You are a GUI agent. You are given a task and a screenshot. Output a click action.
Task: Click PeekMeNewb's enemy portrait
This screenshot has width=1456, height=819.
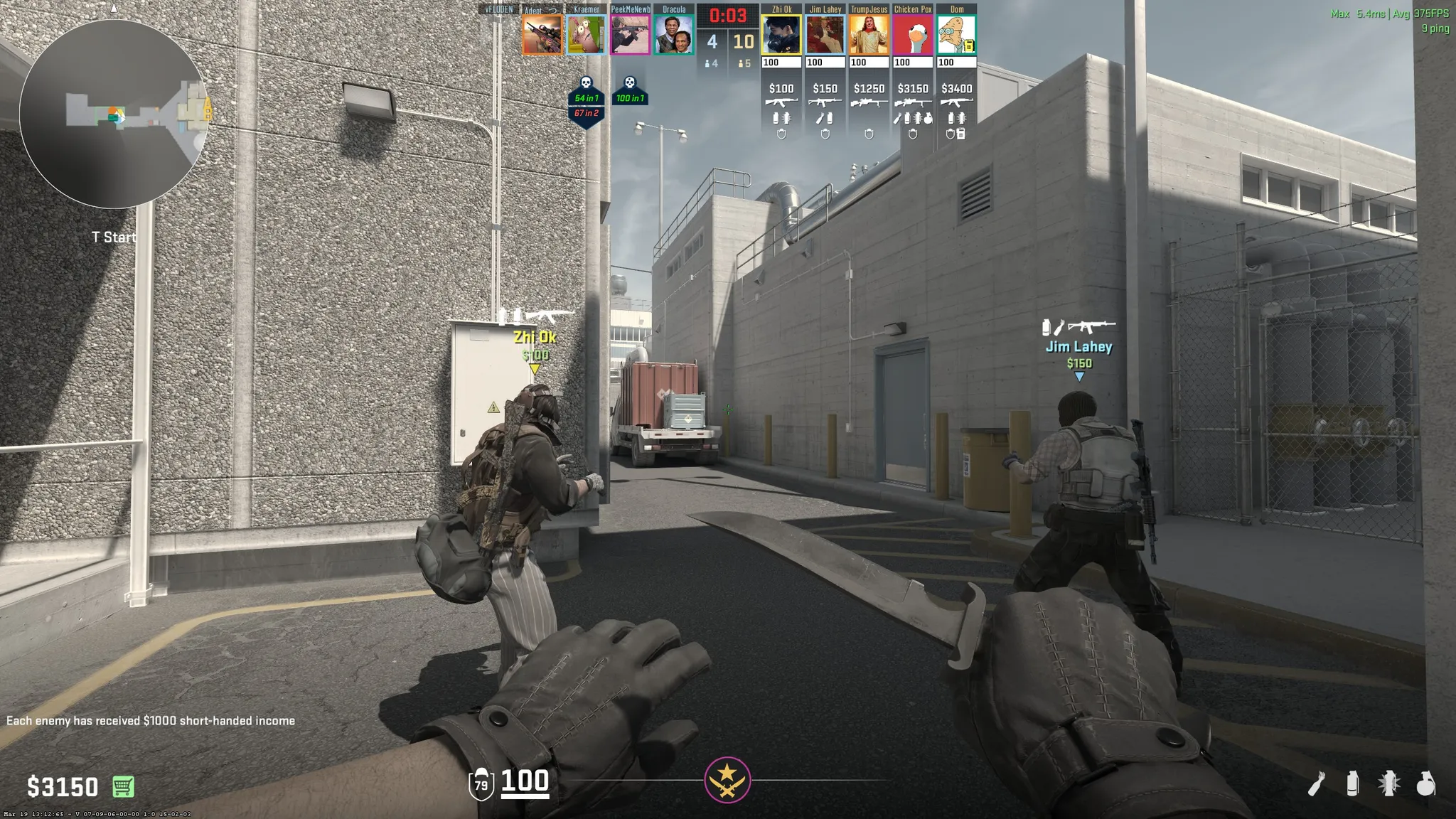pyautogui.click(x=630, y=35)
